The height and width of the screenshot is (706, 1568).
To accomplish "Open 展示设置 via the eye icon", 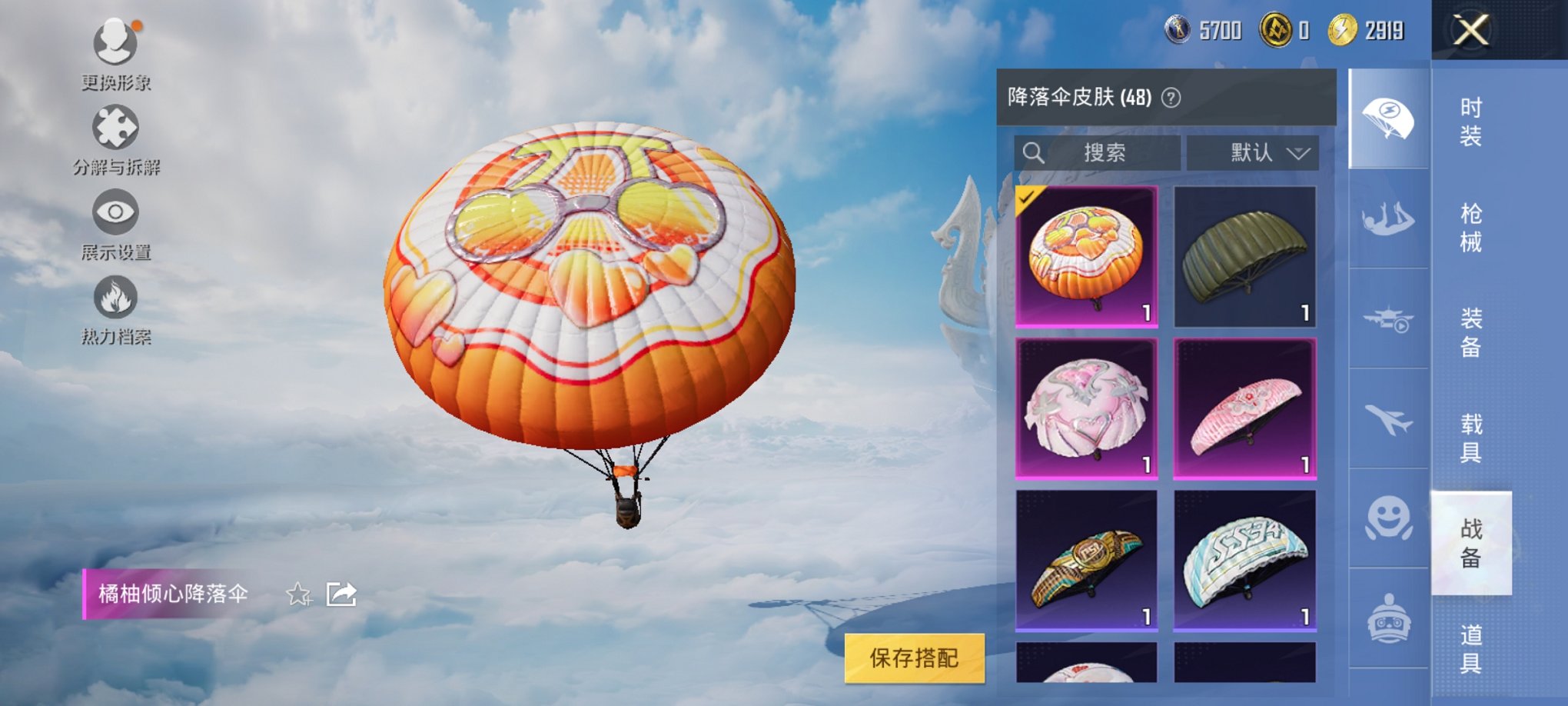I will 114,214.
